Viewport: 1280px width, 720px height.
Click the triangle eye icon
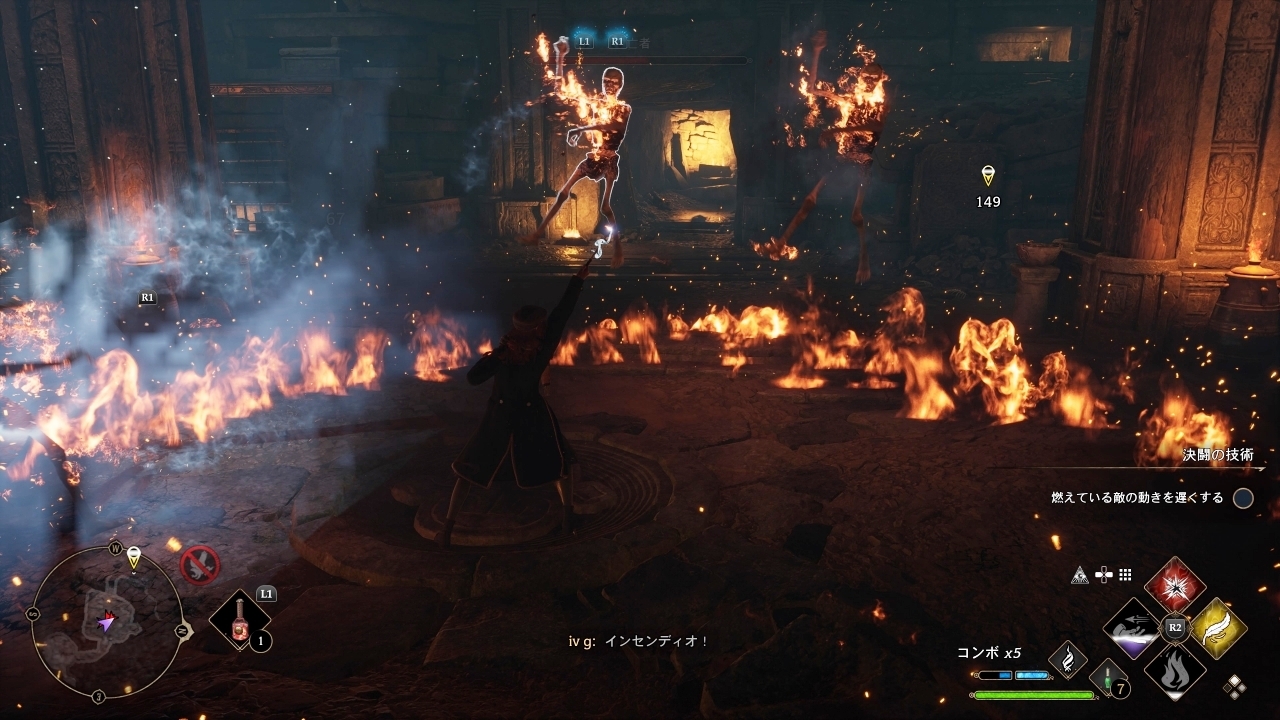pyautogui.click(x=1079, y=575)
